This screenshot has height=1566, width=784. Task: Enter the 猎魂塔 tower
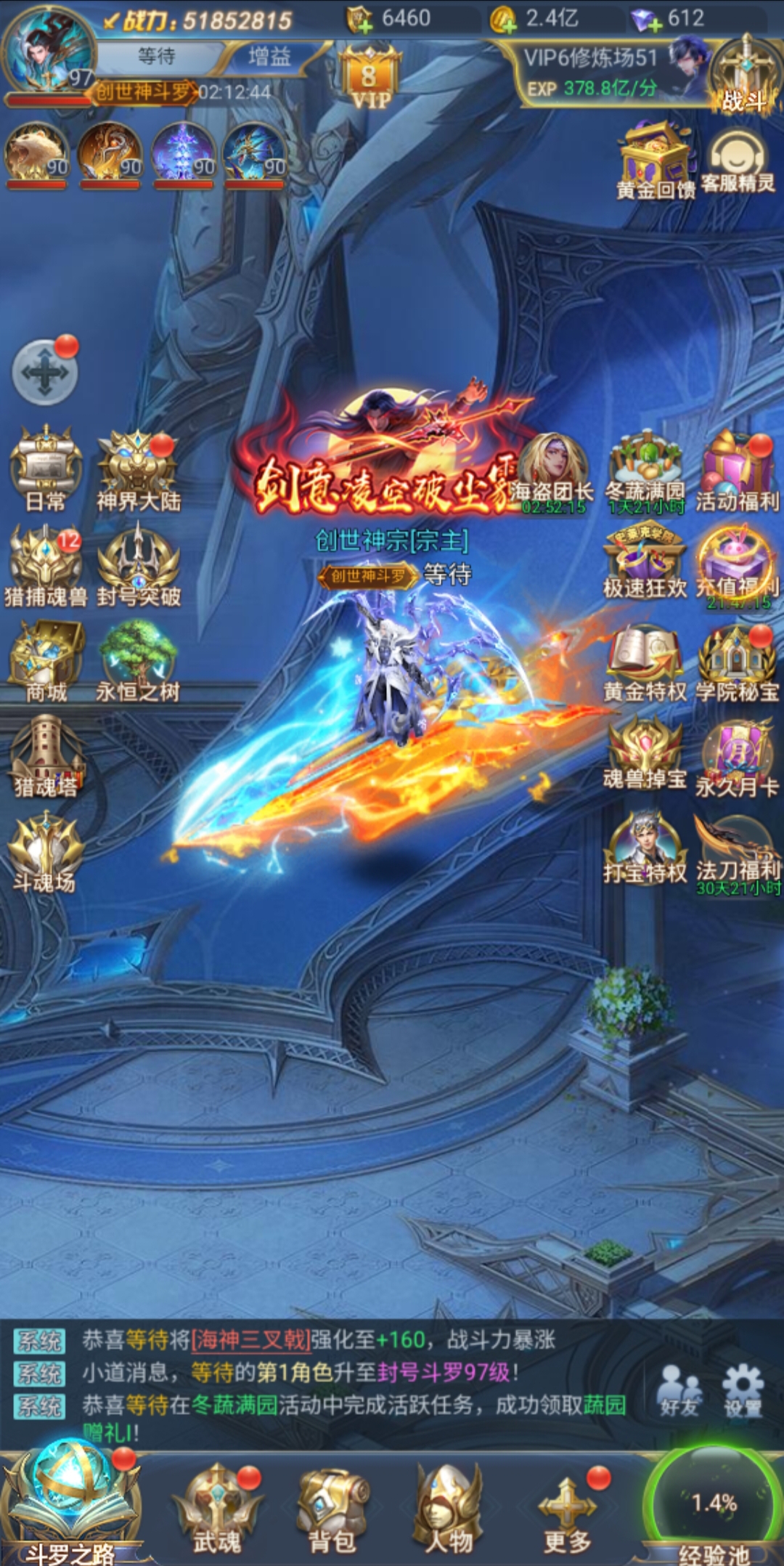[x=45, y=754]
